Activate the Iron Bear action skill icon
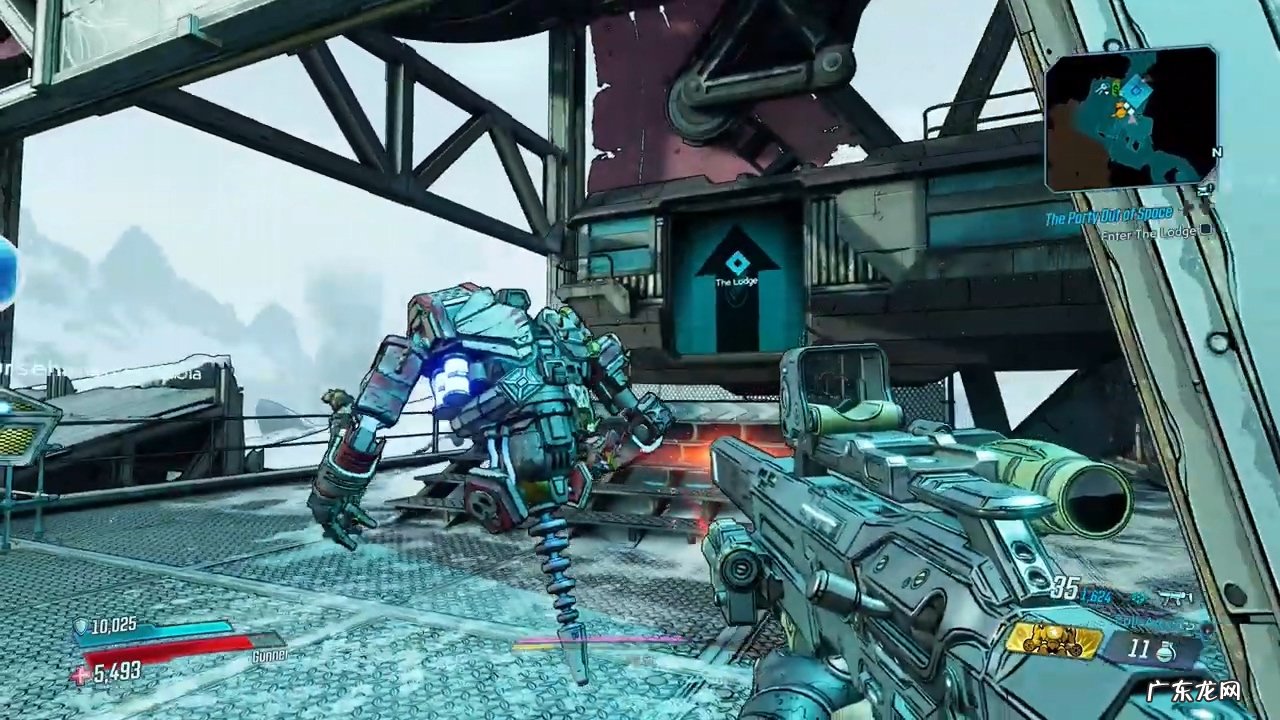Screen dimensions: 1280x720 click(1053, 640)
